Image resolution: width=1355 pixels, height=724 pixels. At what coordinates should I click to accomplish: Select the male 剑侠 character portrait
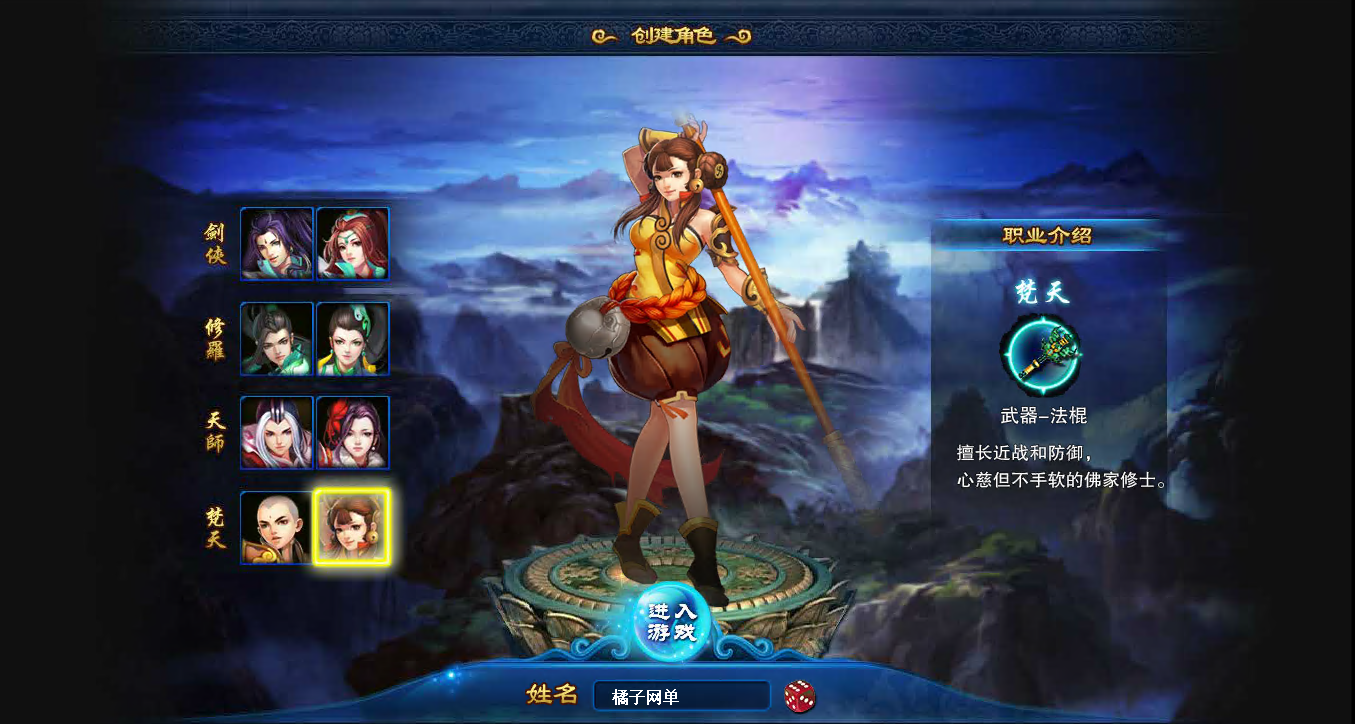(277, 242)
